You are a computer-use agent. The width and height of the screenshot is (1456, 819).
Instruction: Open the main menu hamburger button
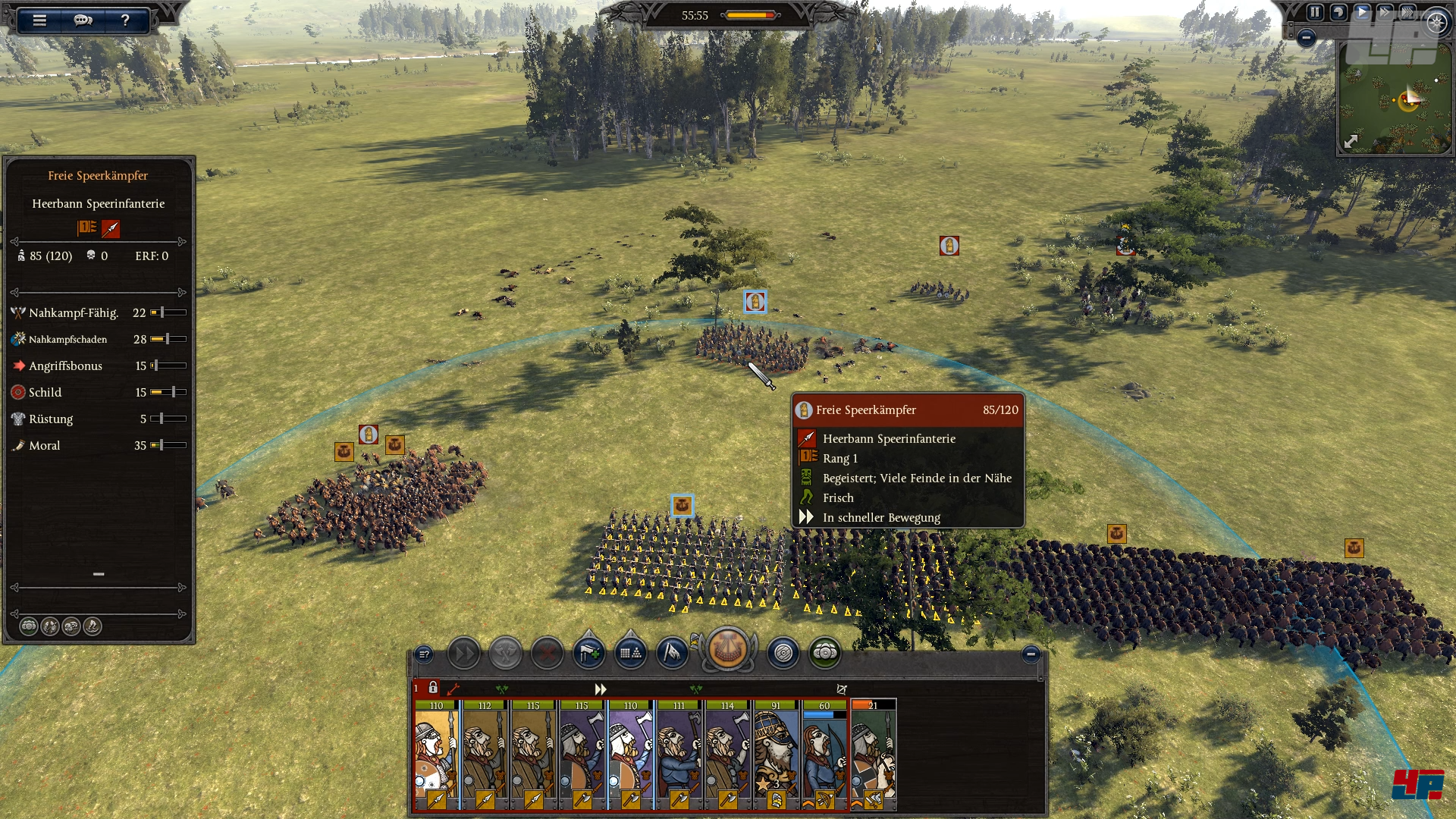tap(39, 20)
